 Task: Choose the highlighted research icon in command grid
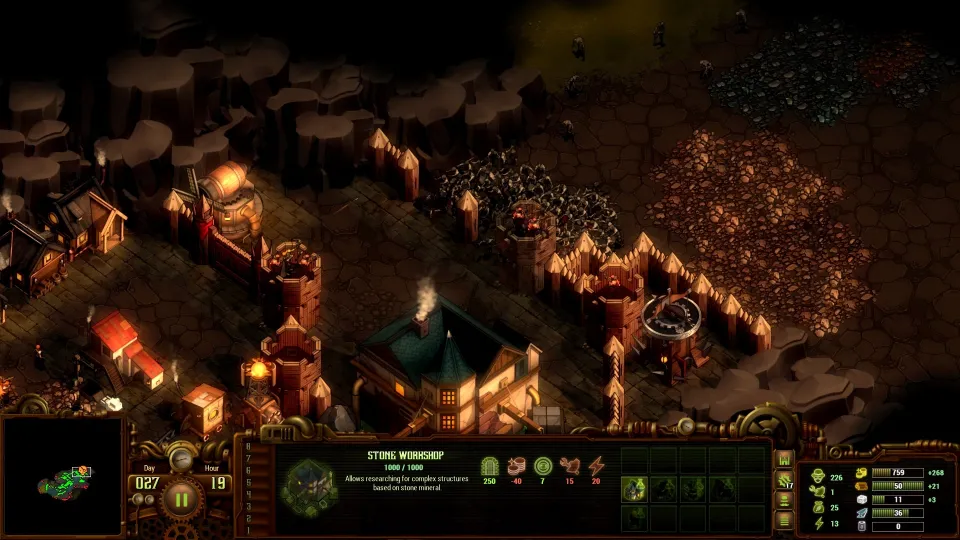coord(635,488)
